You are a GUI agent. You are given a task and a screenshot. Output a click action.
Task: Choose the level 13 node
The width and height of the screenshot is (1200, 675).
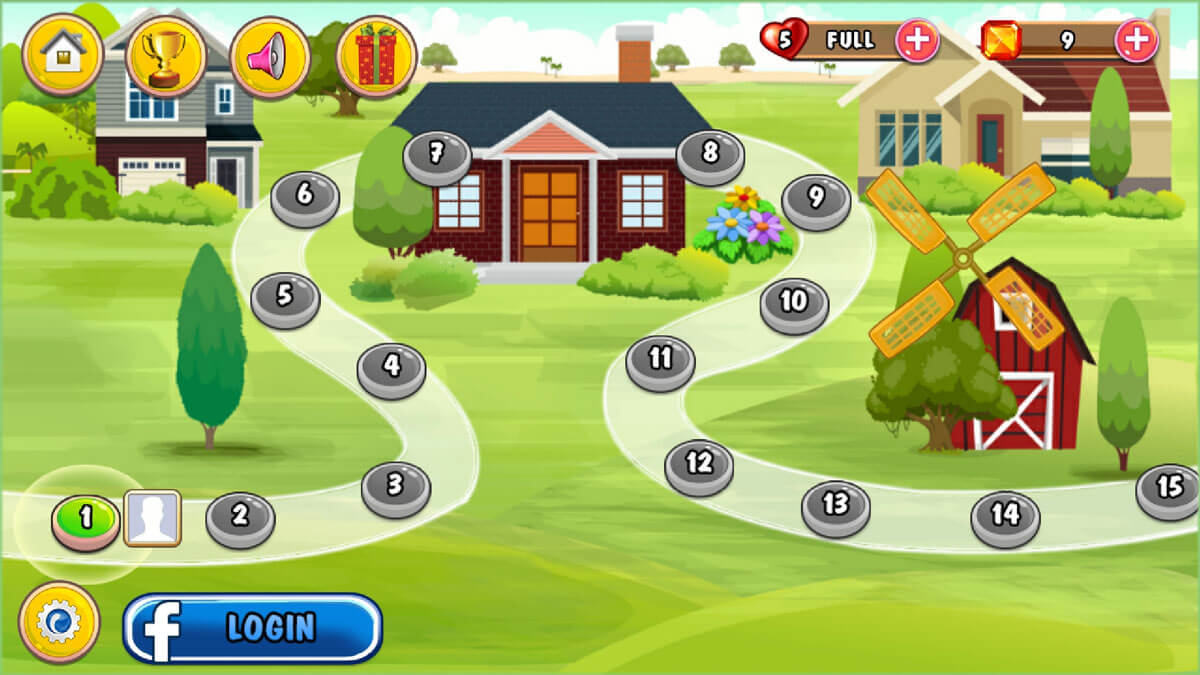tap(835, 505)
